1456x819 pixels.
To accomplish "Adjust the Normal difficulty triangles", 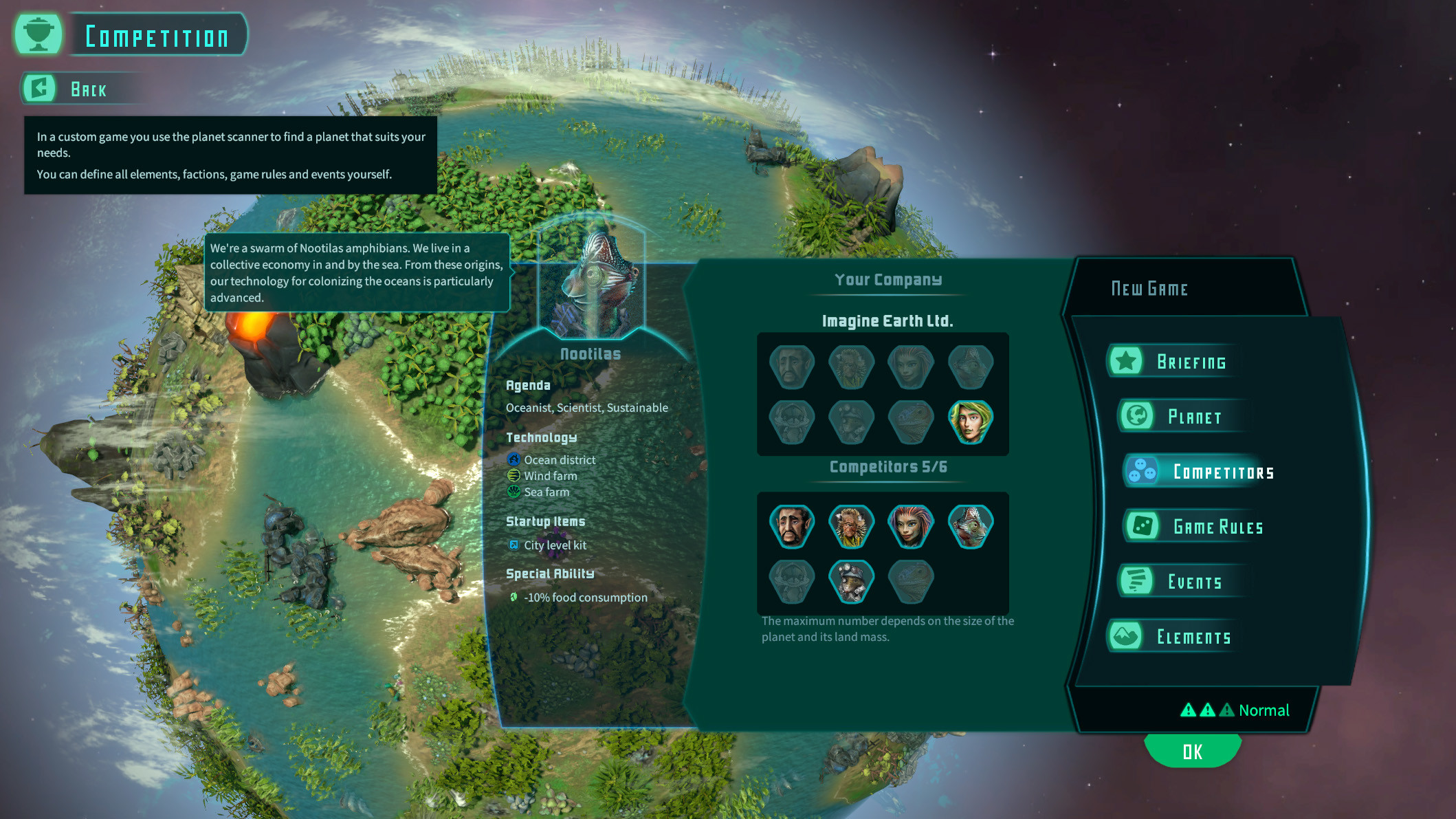I will click(1209, 710).
